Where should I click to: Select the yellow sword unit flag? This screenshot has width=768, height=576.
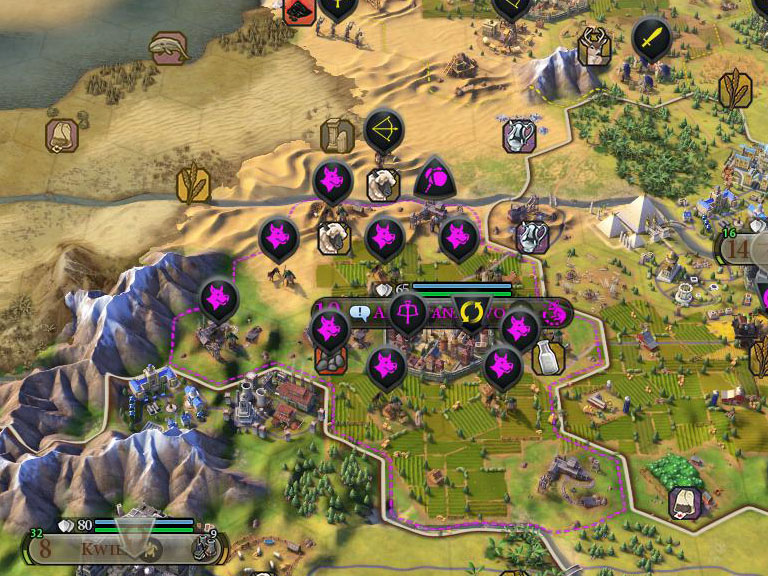650,38
